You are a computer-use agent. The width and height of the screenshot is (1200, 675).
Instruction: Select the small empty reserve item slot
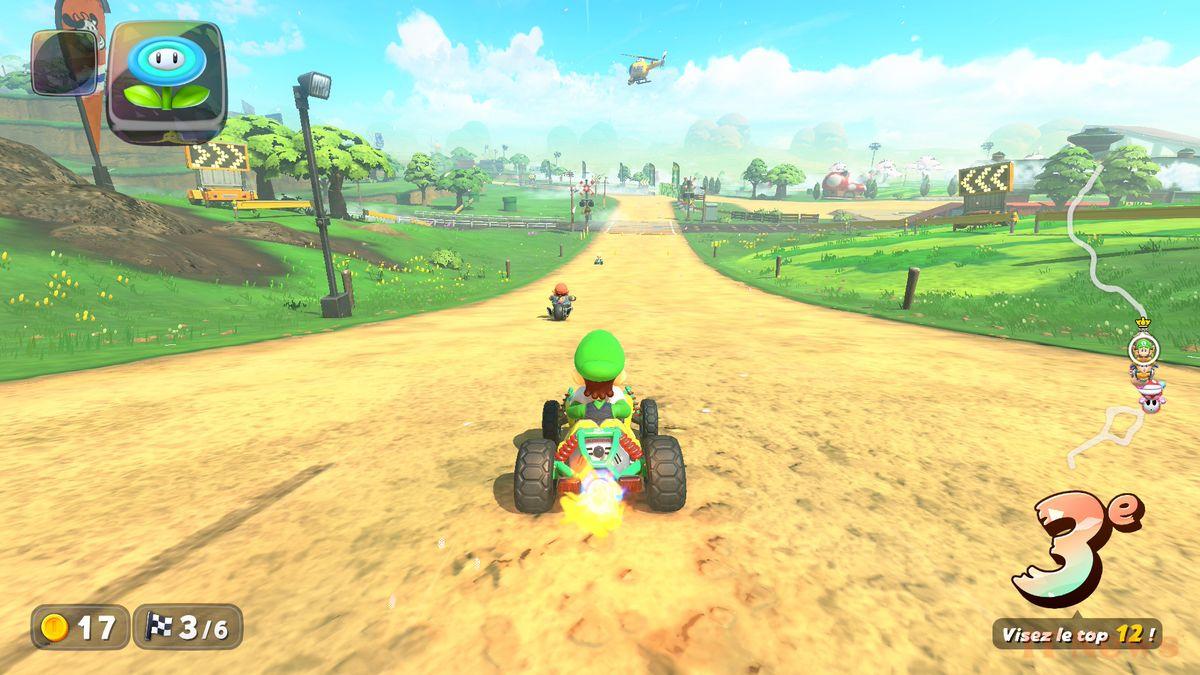click(x=64, y=62)
